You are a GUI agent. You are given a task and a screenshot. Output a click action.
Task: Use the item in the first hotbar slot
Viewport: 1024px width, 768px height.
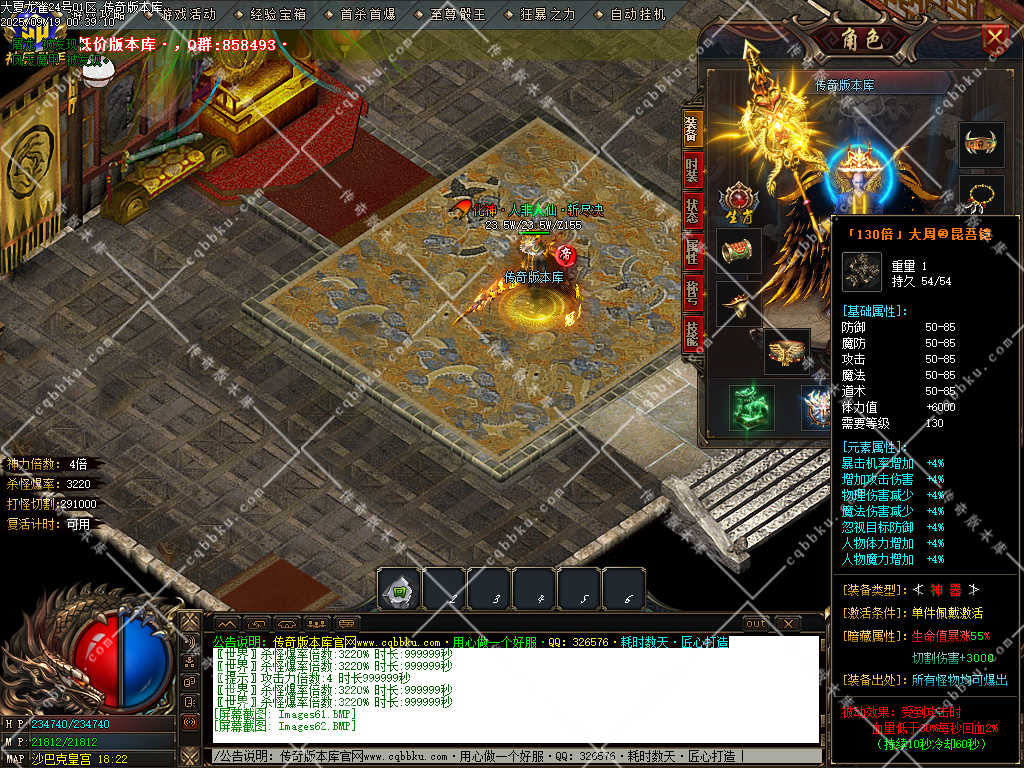[x=398, y=589]
